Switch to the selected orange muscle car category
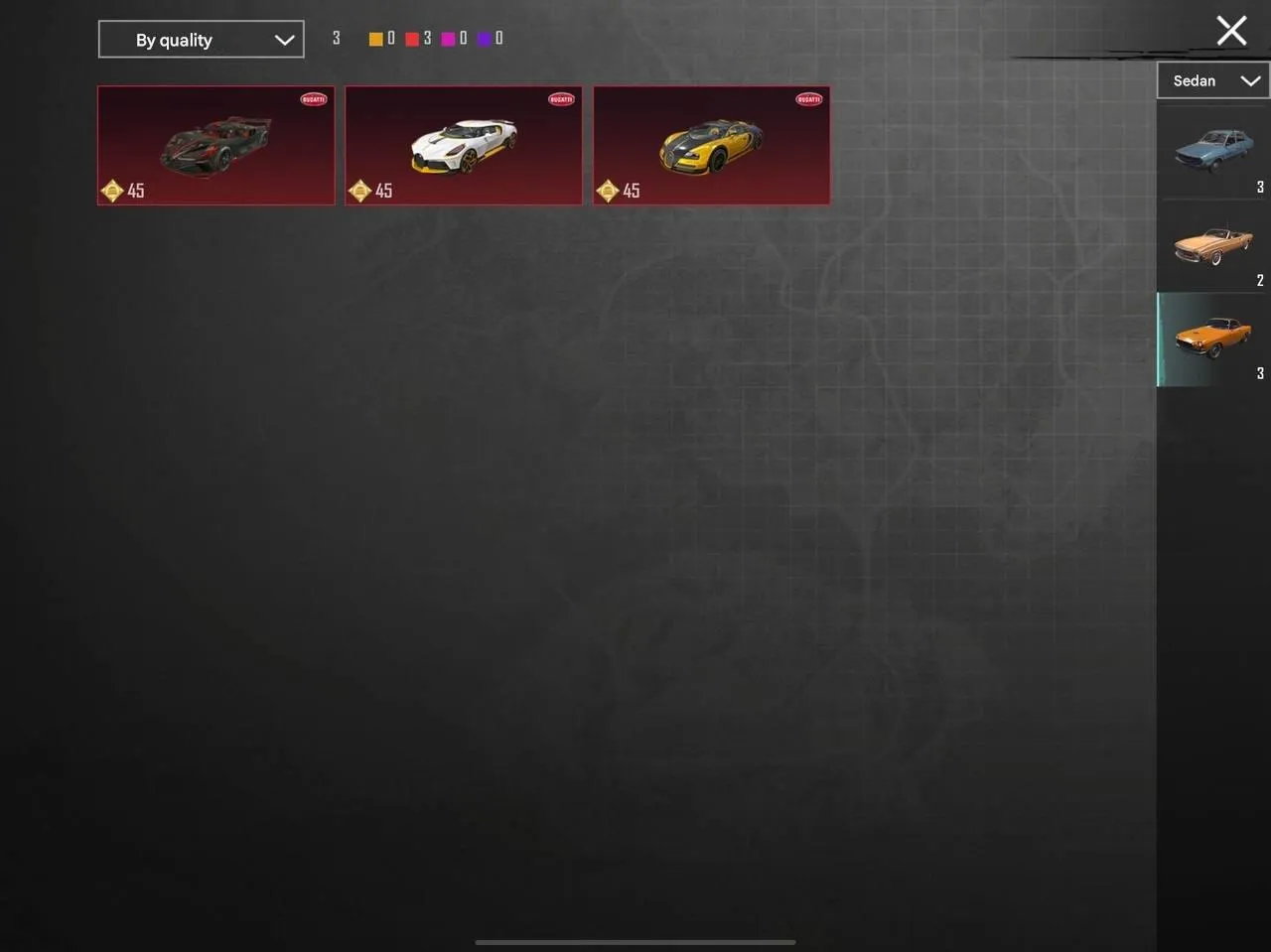This screenshot has height=952, width=1271. 1211,339
